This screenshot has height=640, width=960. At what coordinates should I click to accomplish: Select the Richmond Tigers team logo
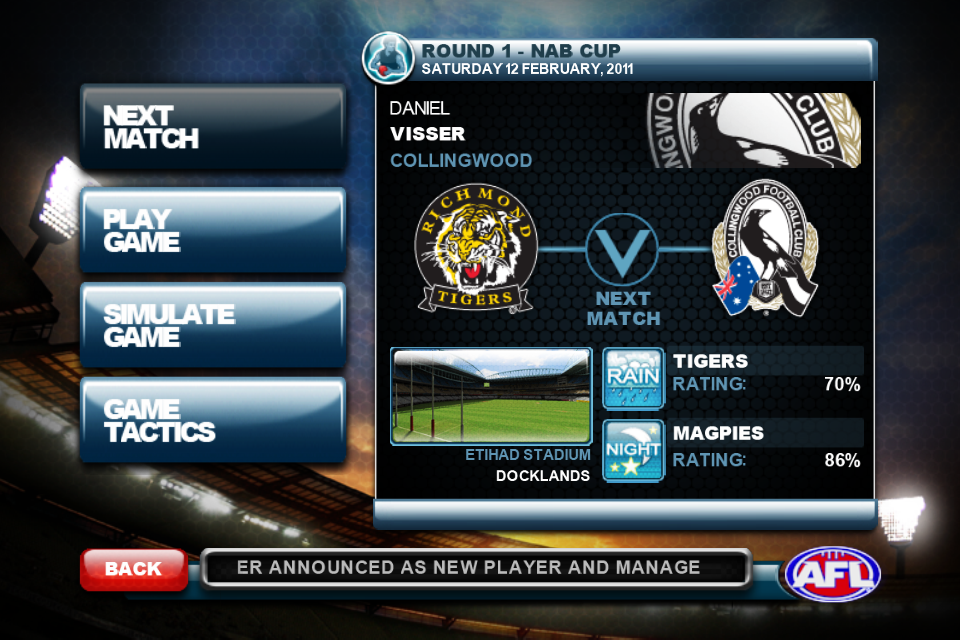pos(477,247)
